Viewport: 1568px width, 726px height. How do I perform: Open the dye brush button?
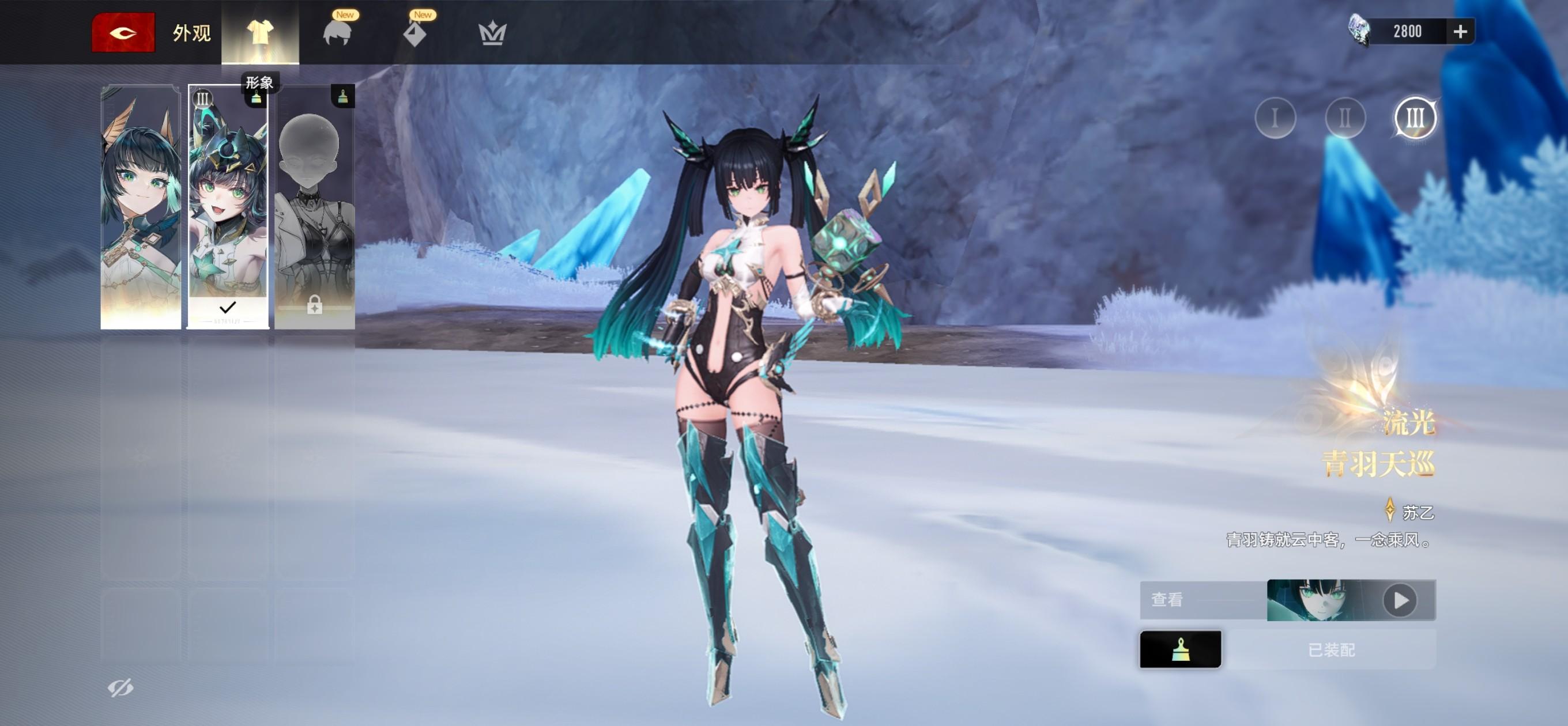[x=1179, y=649]
